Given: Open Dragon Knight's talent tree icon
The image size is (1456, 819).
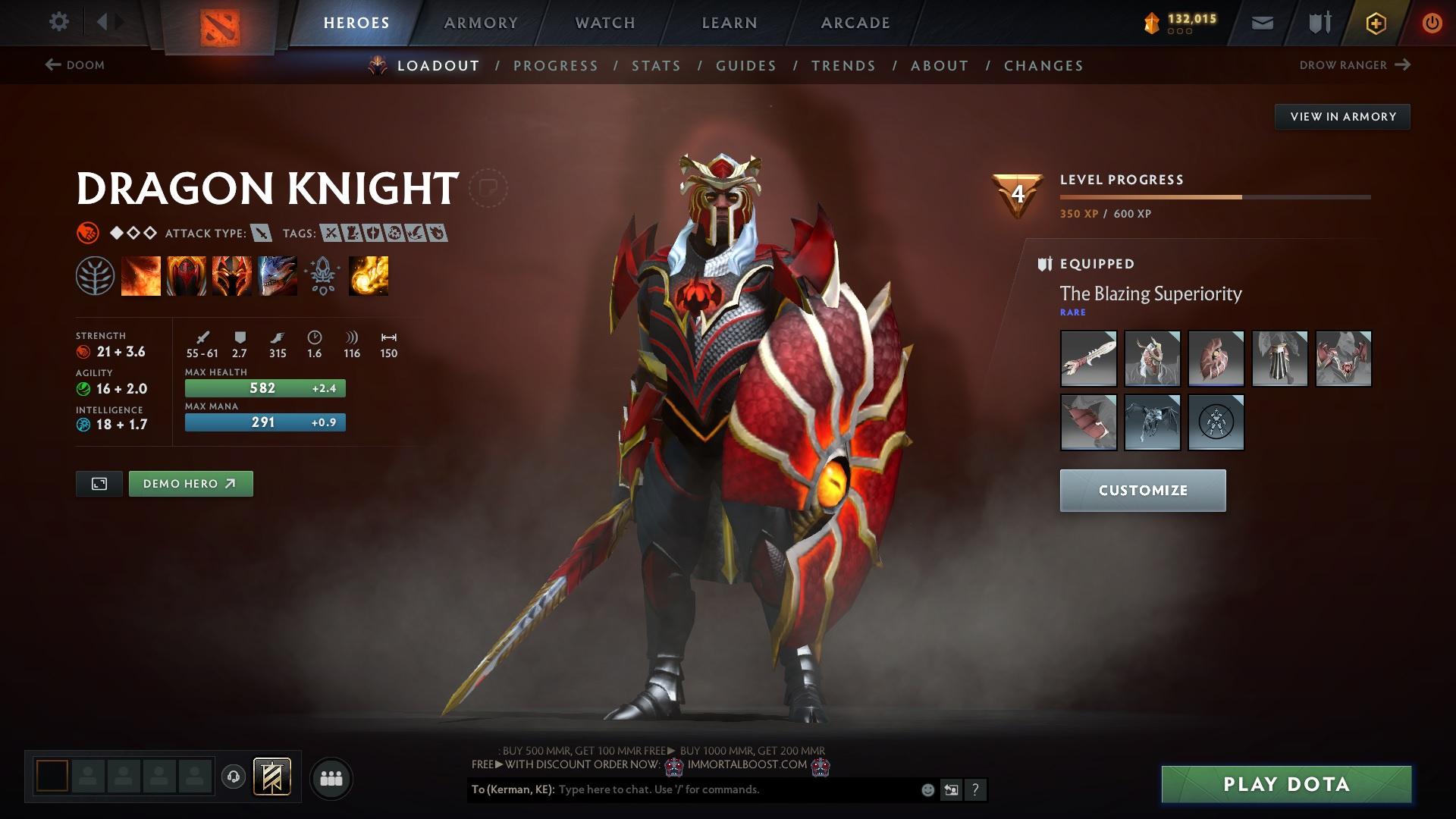Looking at the screenshot, I should click(x=95, y=275).
